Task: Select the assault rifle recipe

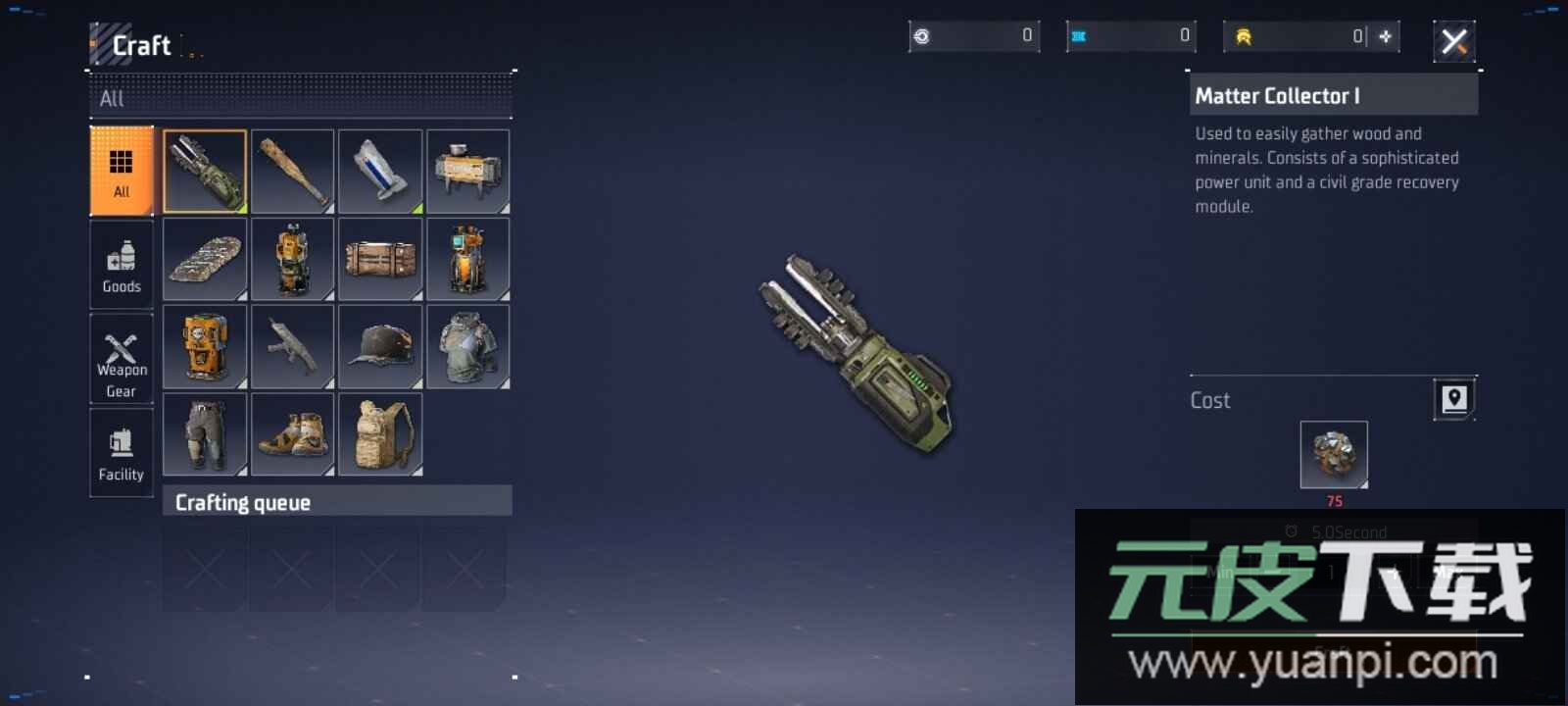Action: click(x=292, y=346)
